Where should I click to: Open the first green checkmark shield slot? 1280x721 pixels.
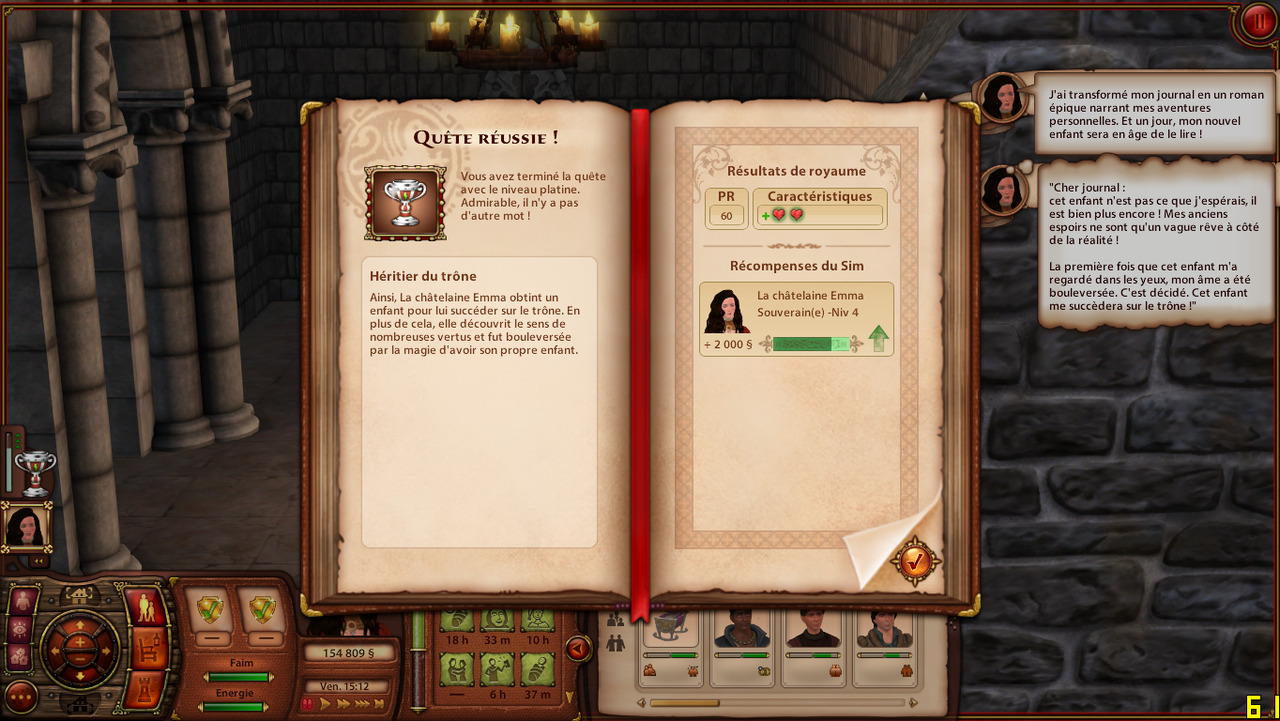211,608
